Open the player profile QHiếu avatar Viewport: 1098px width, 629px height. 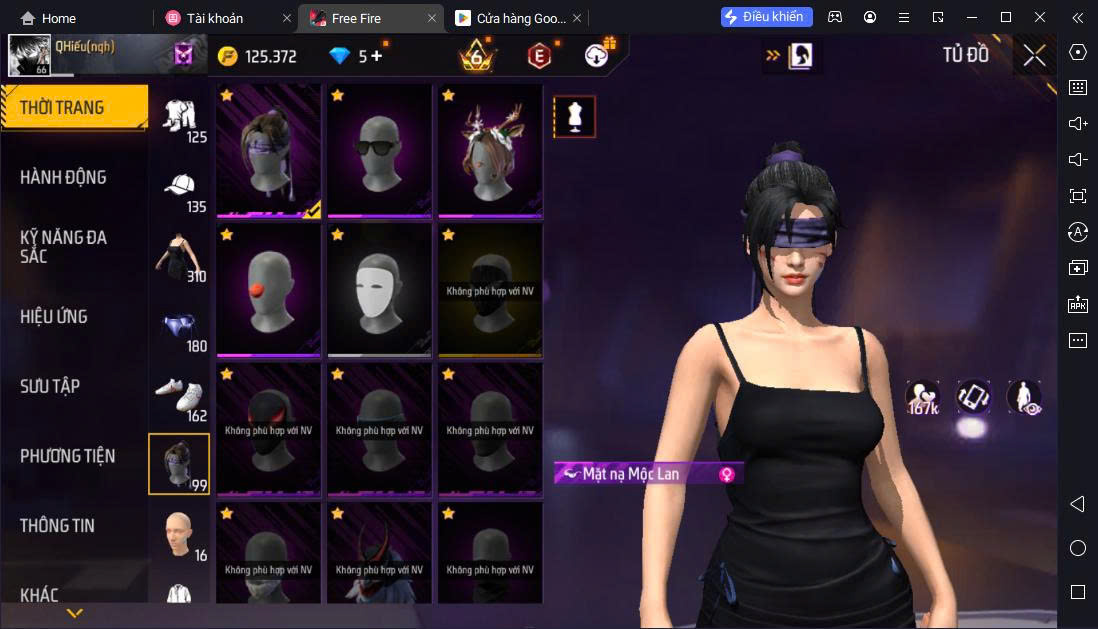tap(29, 56)
